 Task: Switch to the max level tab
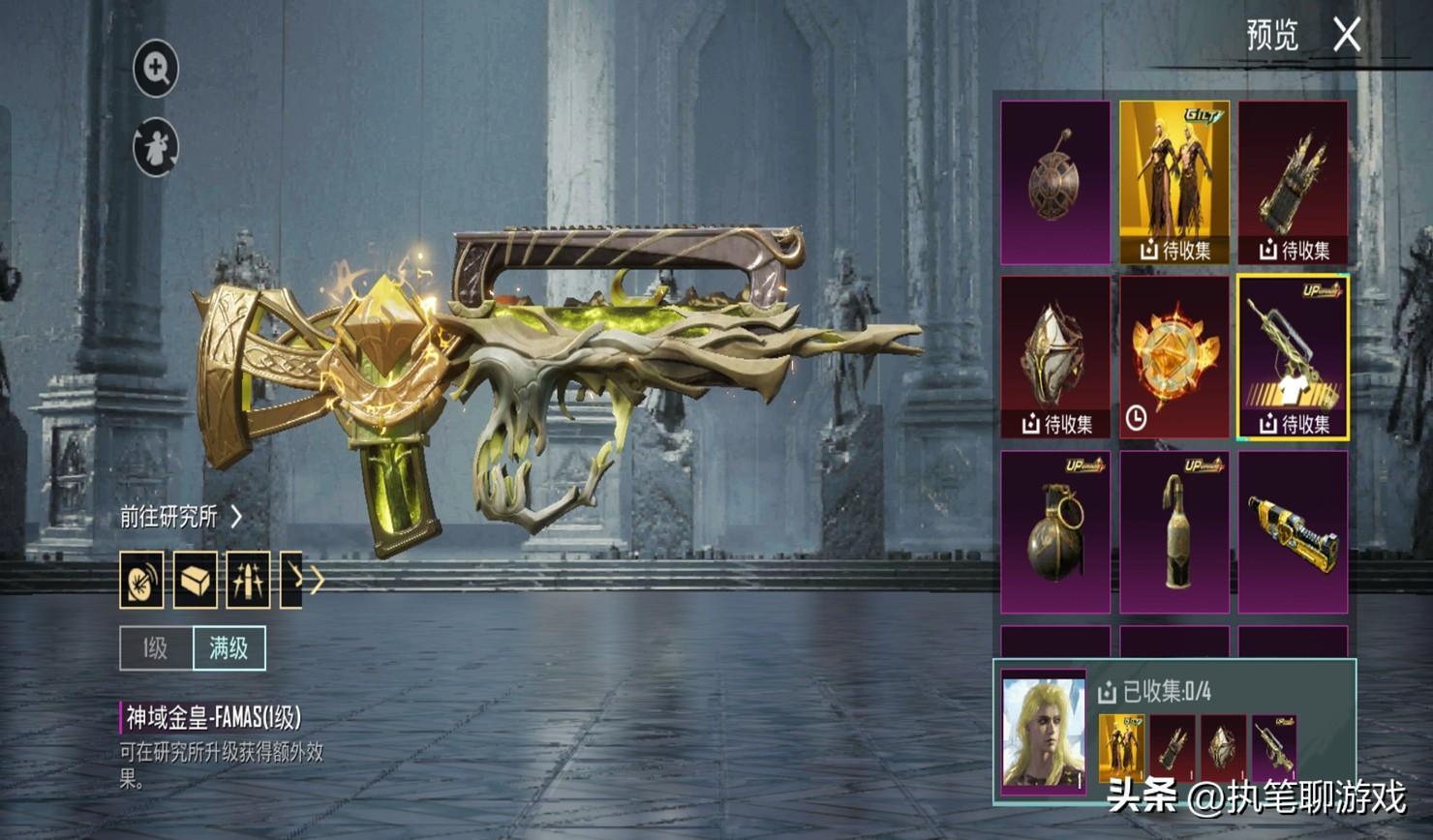[x=229, y=648]
